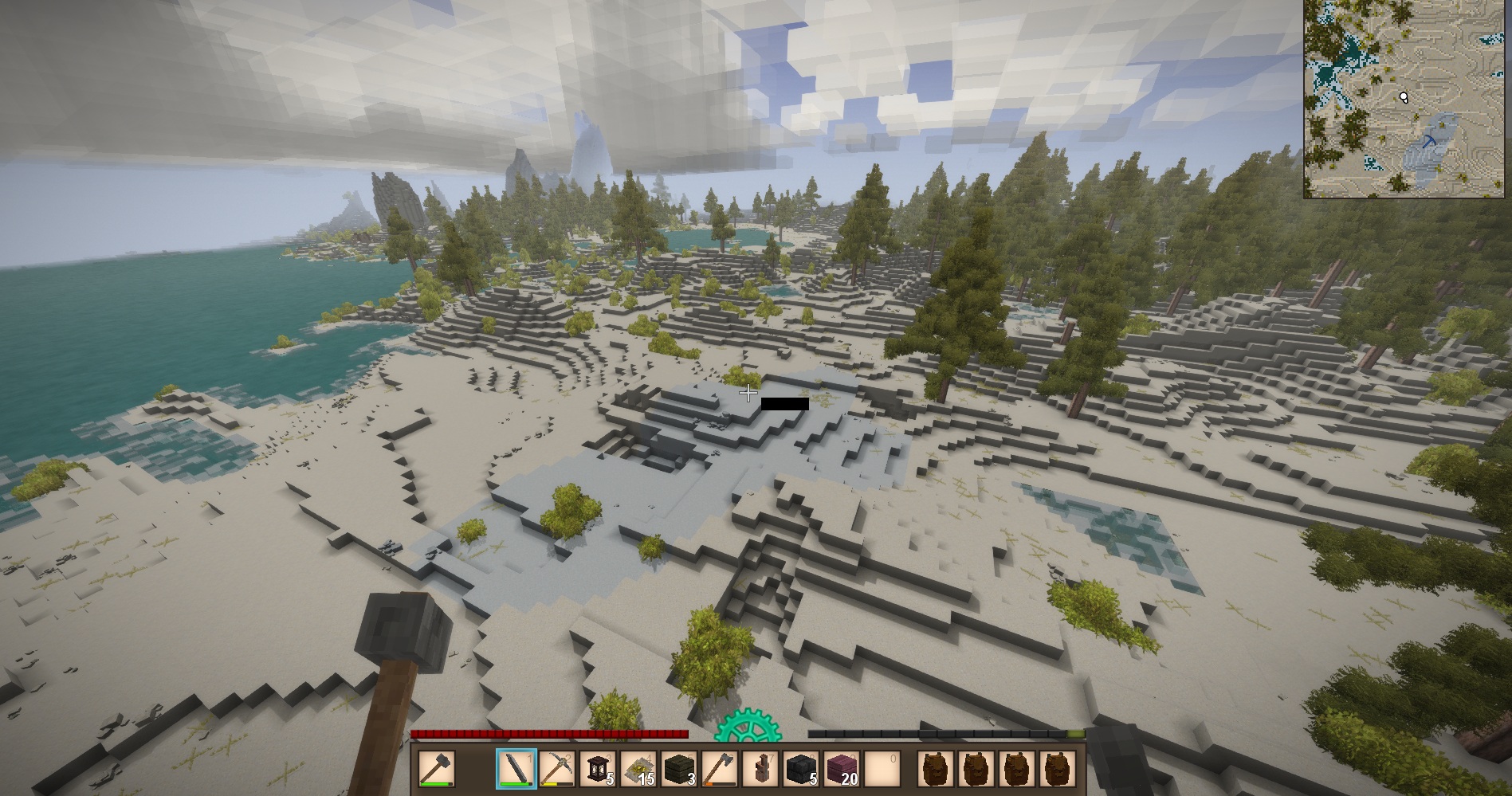Select the hammer in the offhand slot
This screenshot has height=796, width=1512.
[436, 769]
